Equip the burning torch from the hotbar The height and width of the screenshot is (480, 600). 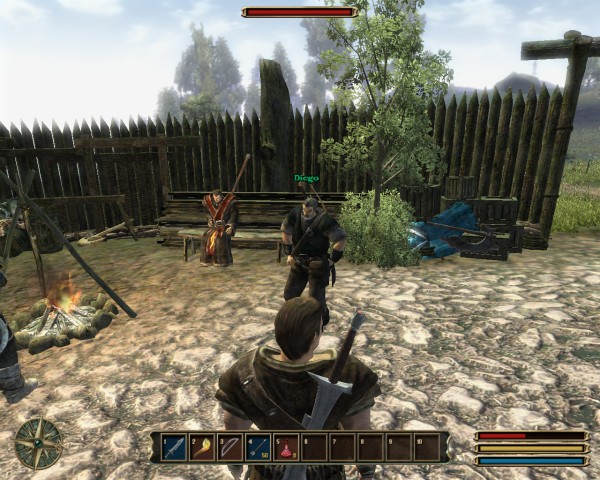(x=202, y=447)
